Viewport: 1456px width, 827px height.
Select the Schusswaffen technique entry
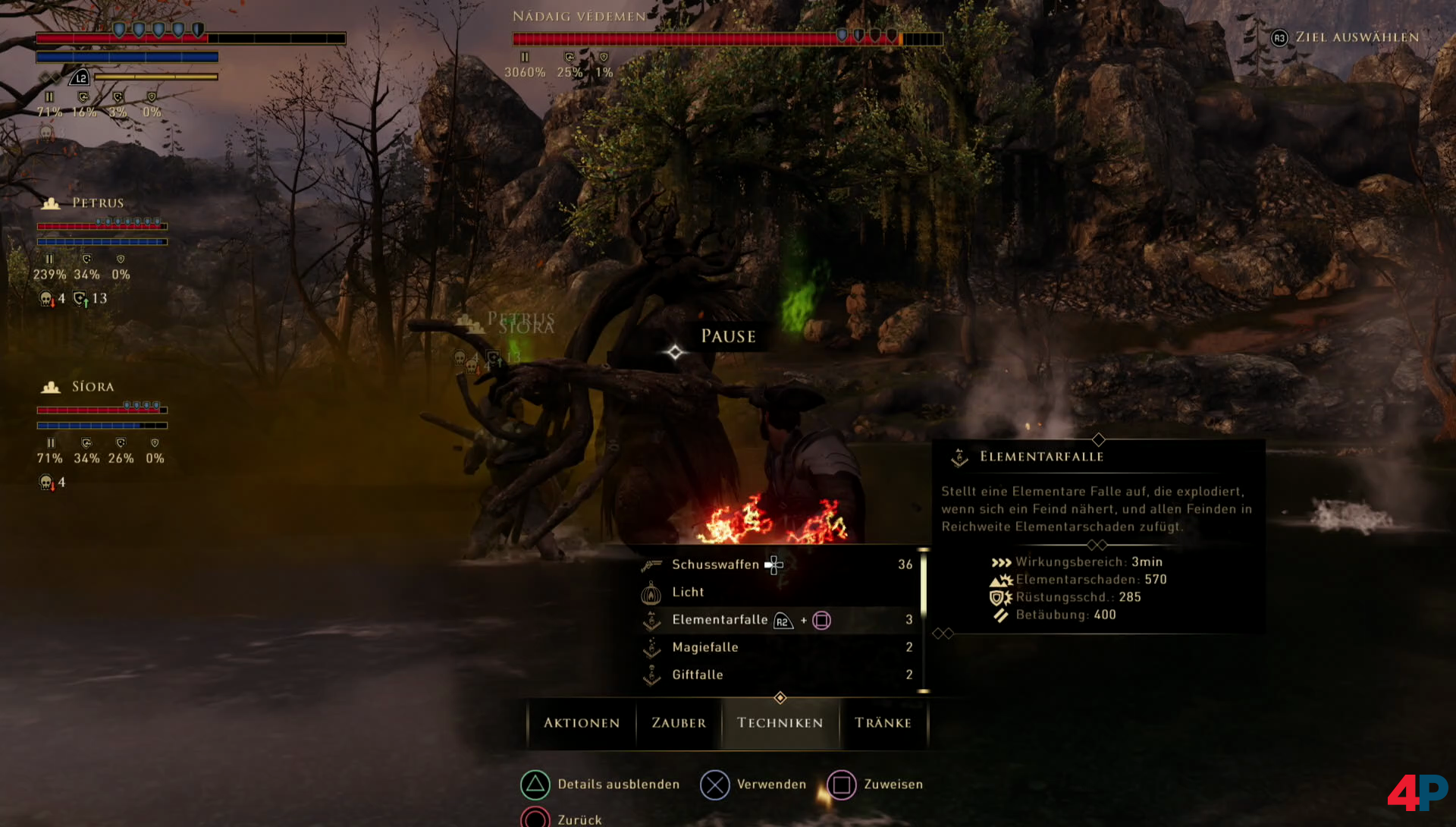point(715,564)
